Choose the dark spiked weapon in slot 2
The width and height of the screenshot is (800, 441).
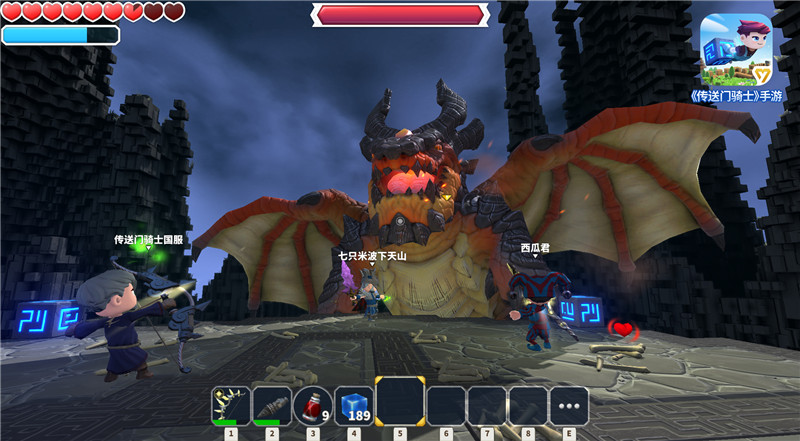(272, 406)
